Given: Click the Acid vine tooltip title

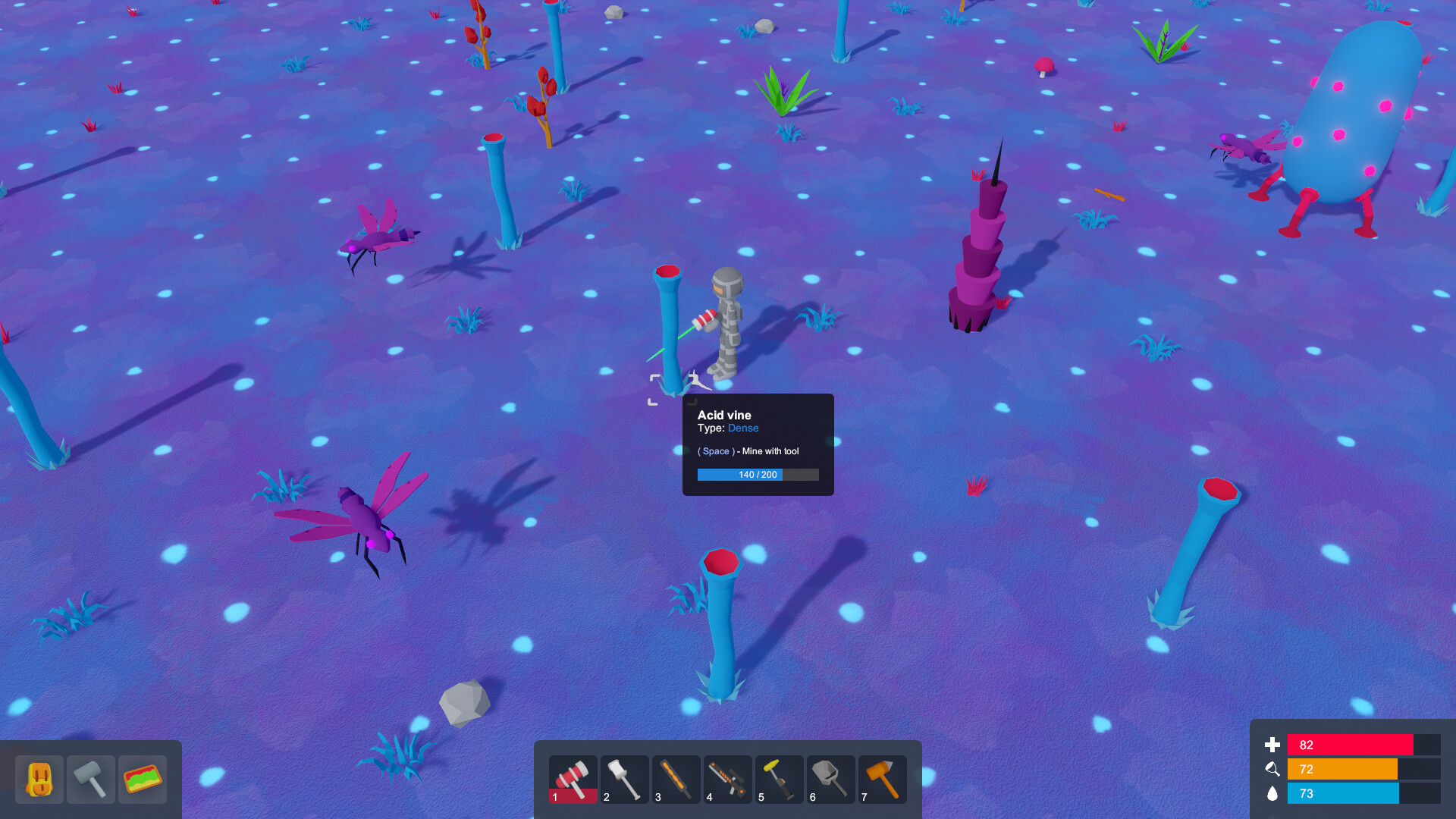Looking at the screenshot, I should [x=723, y=415].
